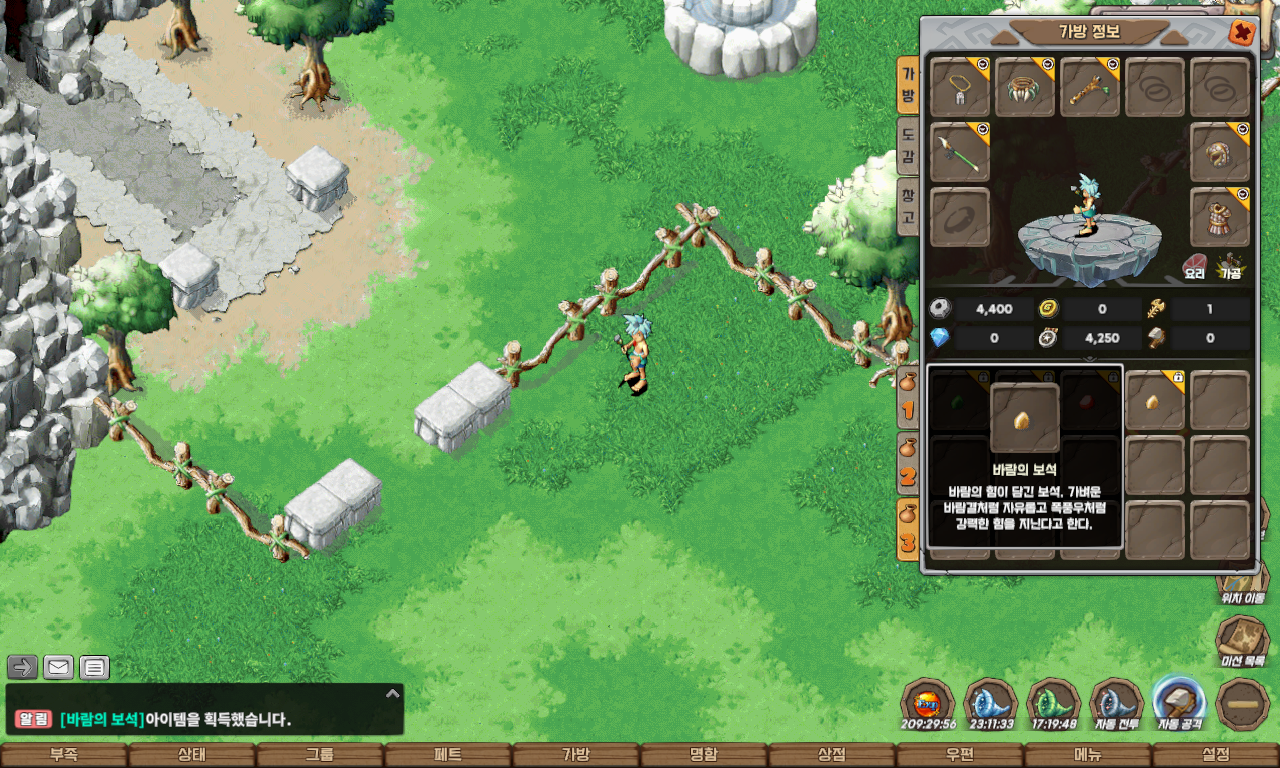Open the 부족 tribe menu
1280x768 pixels.
63,755
